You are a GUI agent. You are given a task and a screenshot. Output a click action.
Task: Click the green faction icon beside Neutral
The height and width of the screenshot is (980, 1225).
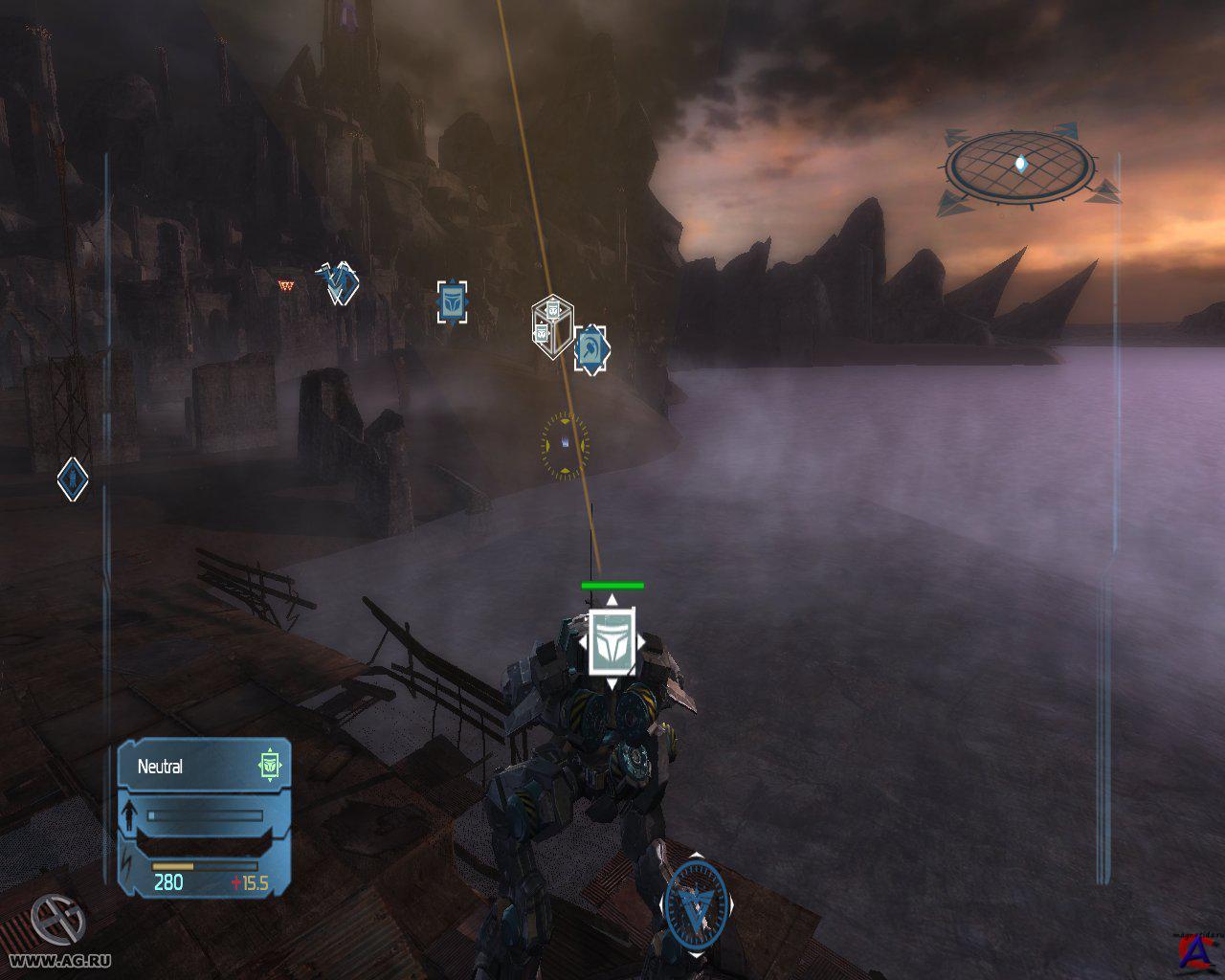click(x=272, y=766)
